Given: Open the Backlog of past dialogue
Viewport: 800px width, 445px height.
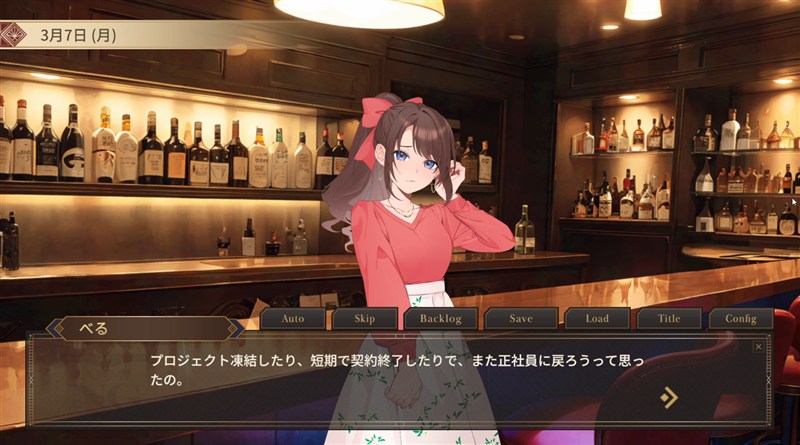Looking at the screenshot, I should pyautogui.click(x=441, y=319).
